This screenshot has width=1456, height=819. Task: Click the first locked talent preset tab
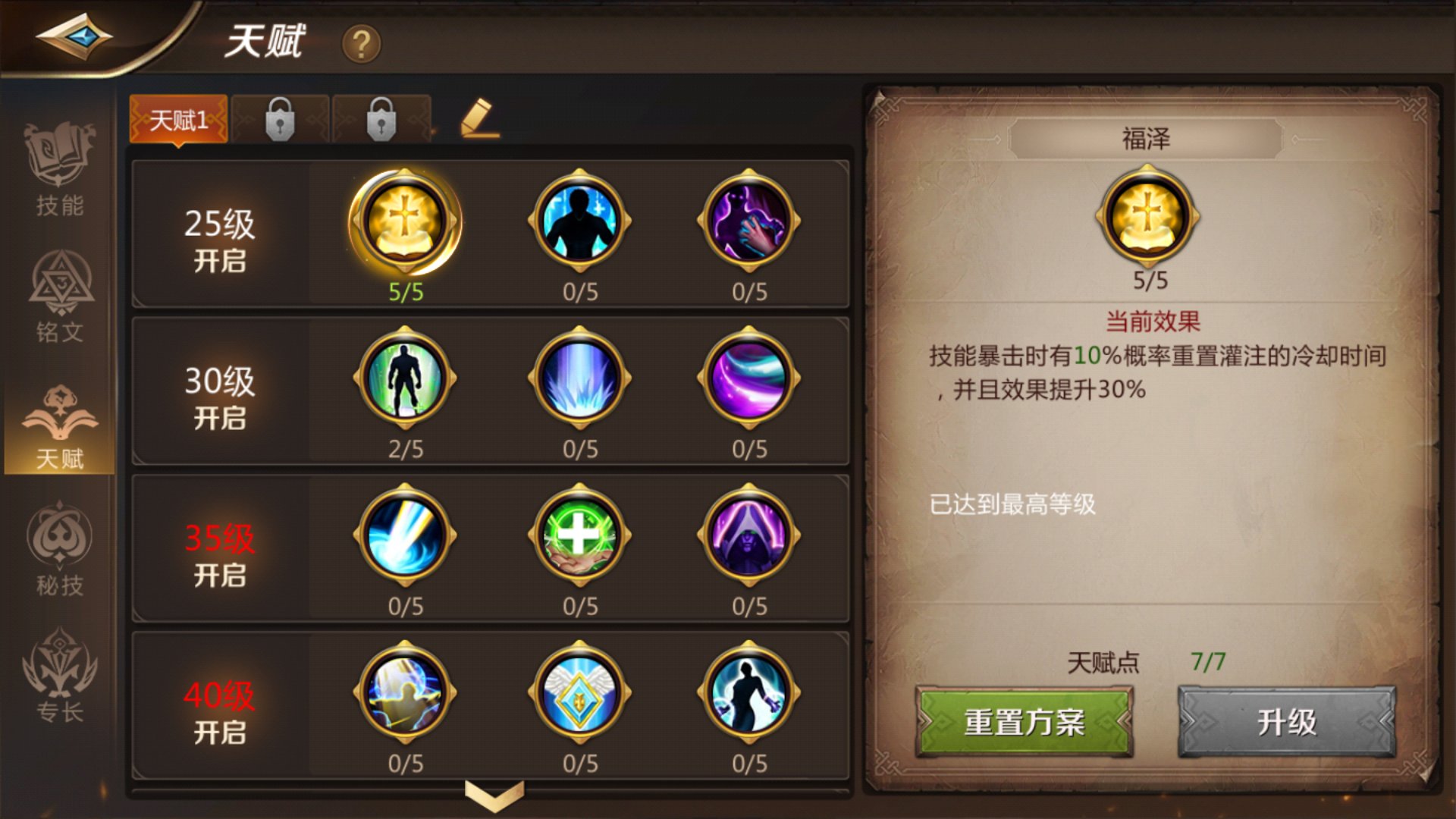click(x=281, y=119)
